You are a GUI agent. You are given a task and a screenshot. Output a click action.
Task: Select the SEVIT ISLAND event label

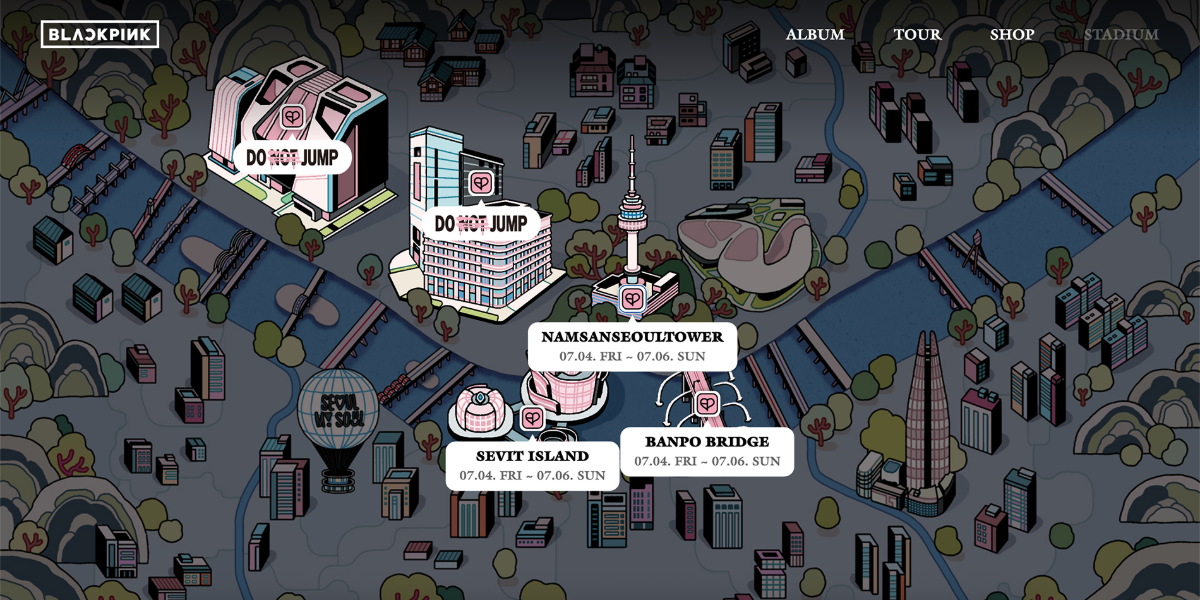pyautogui.click(x=532, y=465)
